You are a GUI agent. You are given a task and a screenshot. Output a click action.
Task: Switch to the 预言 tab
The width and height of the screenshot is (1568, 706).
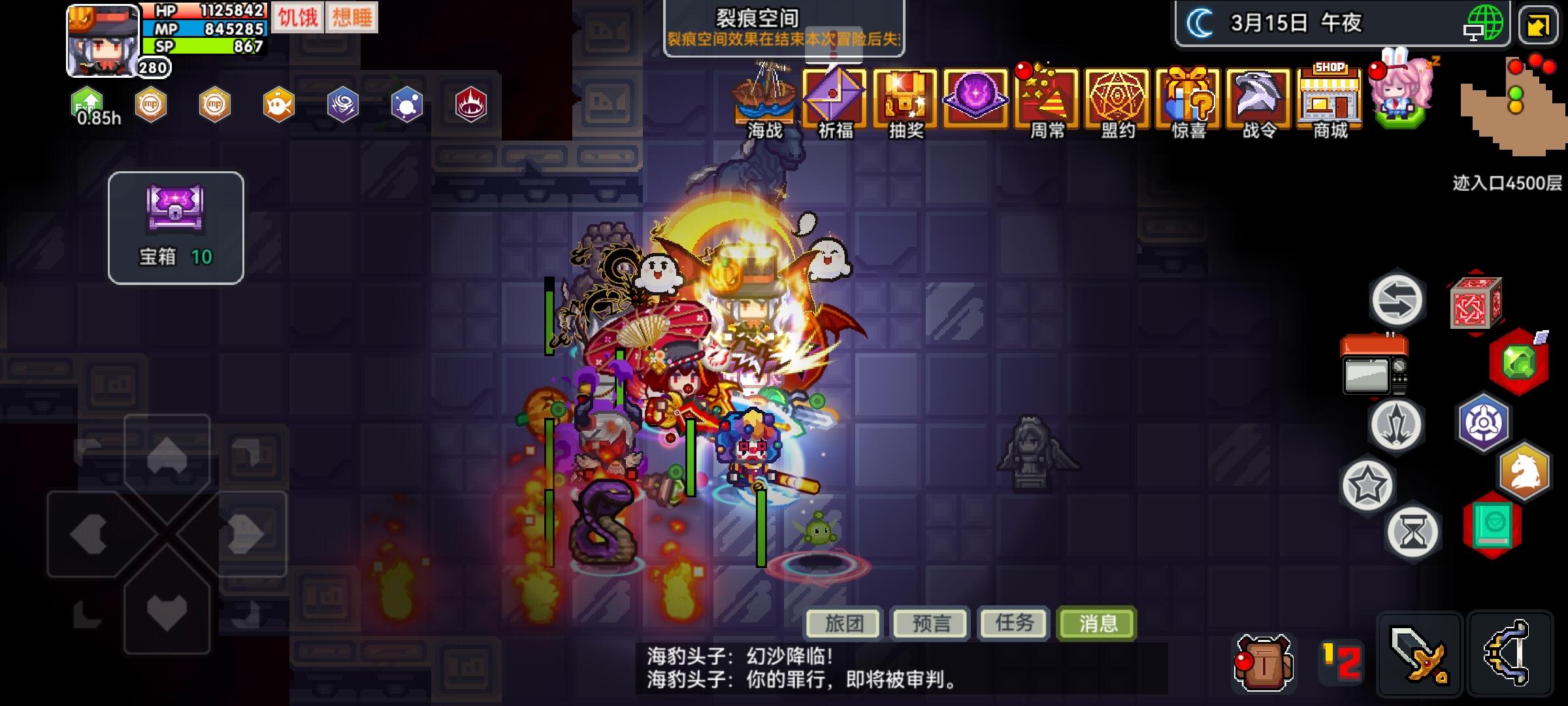930,624
